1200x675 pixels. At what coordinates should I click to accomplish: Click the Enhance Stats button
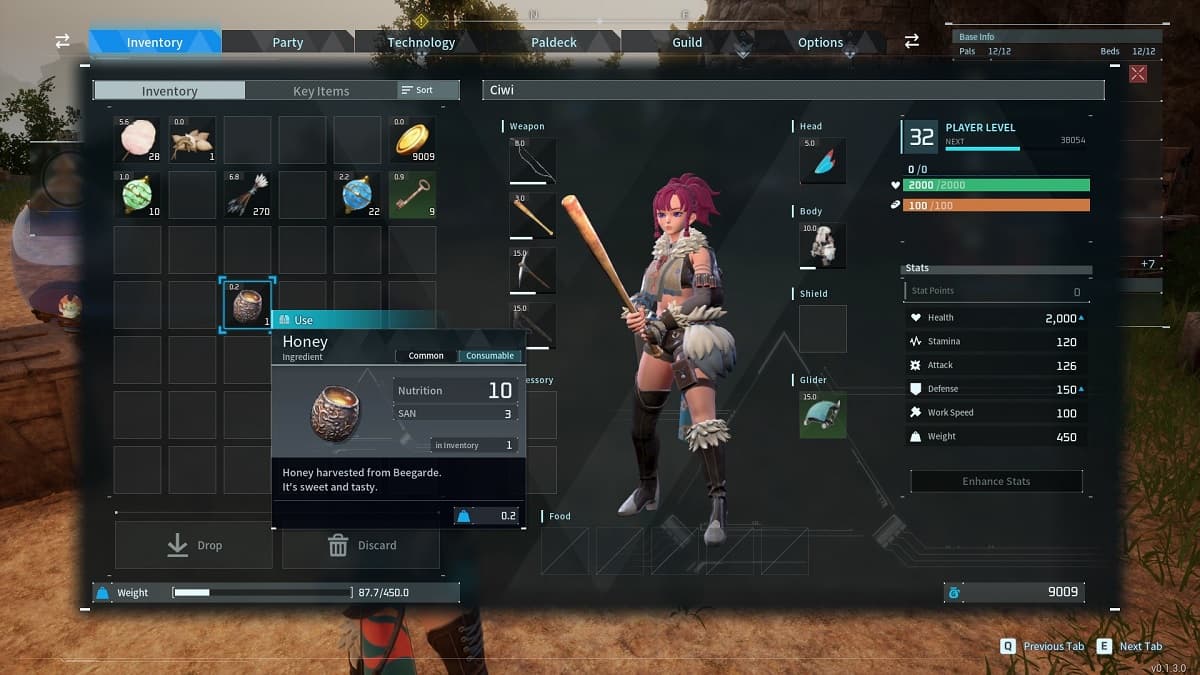tap(996, 481)
